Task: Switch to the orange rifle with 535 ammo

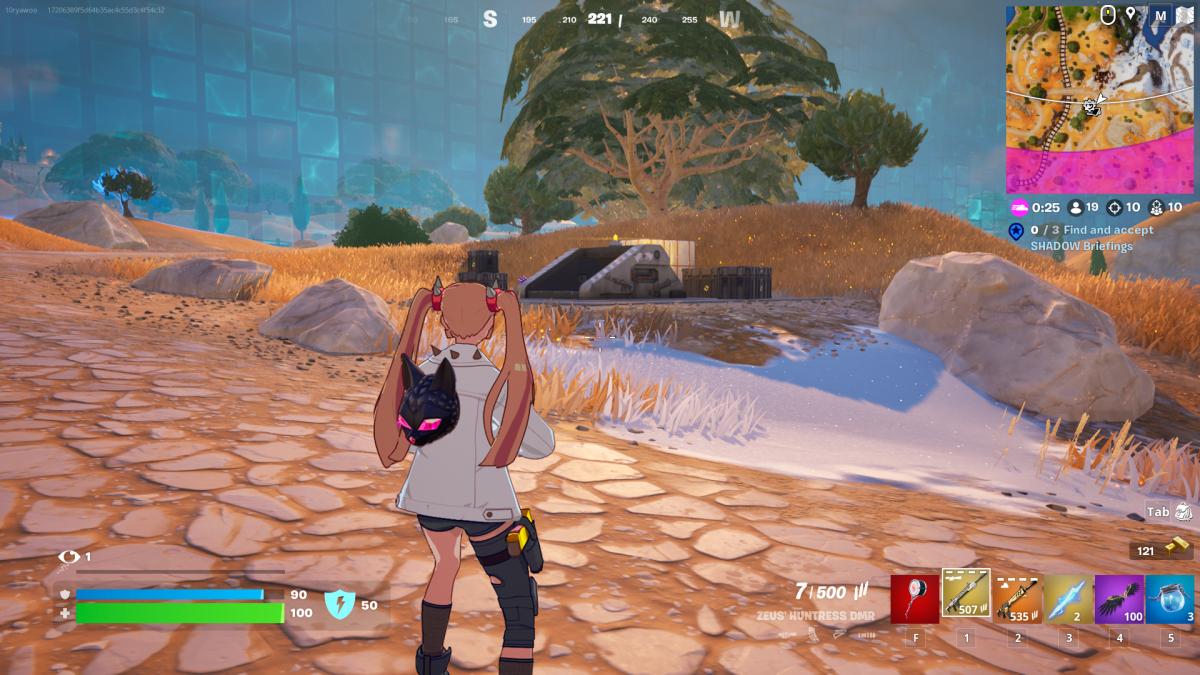Action: [x=1017, y=598]
